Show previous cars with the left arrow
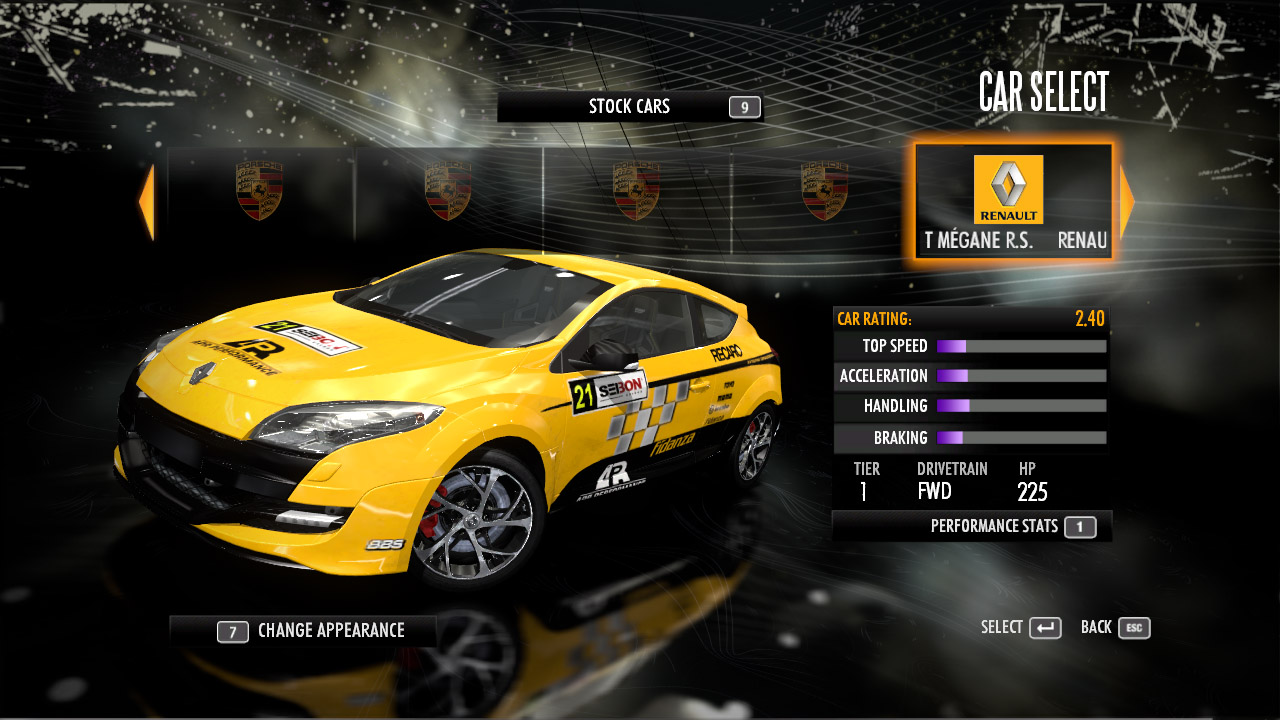1280x720 pixels. pos(146,202)
